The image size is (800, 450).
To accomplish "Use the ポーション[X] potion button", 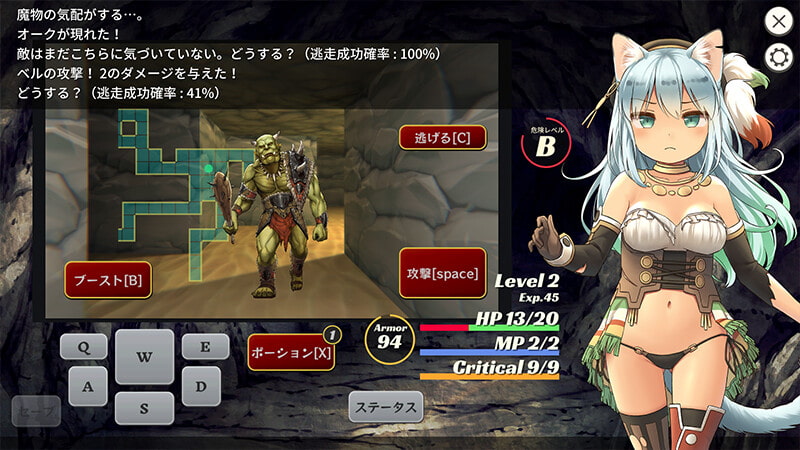I will click(291, 352).
